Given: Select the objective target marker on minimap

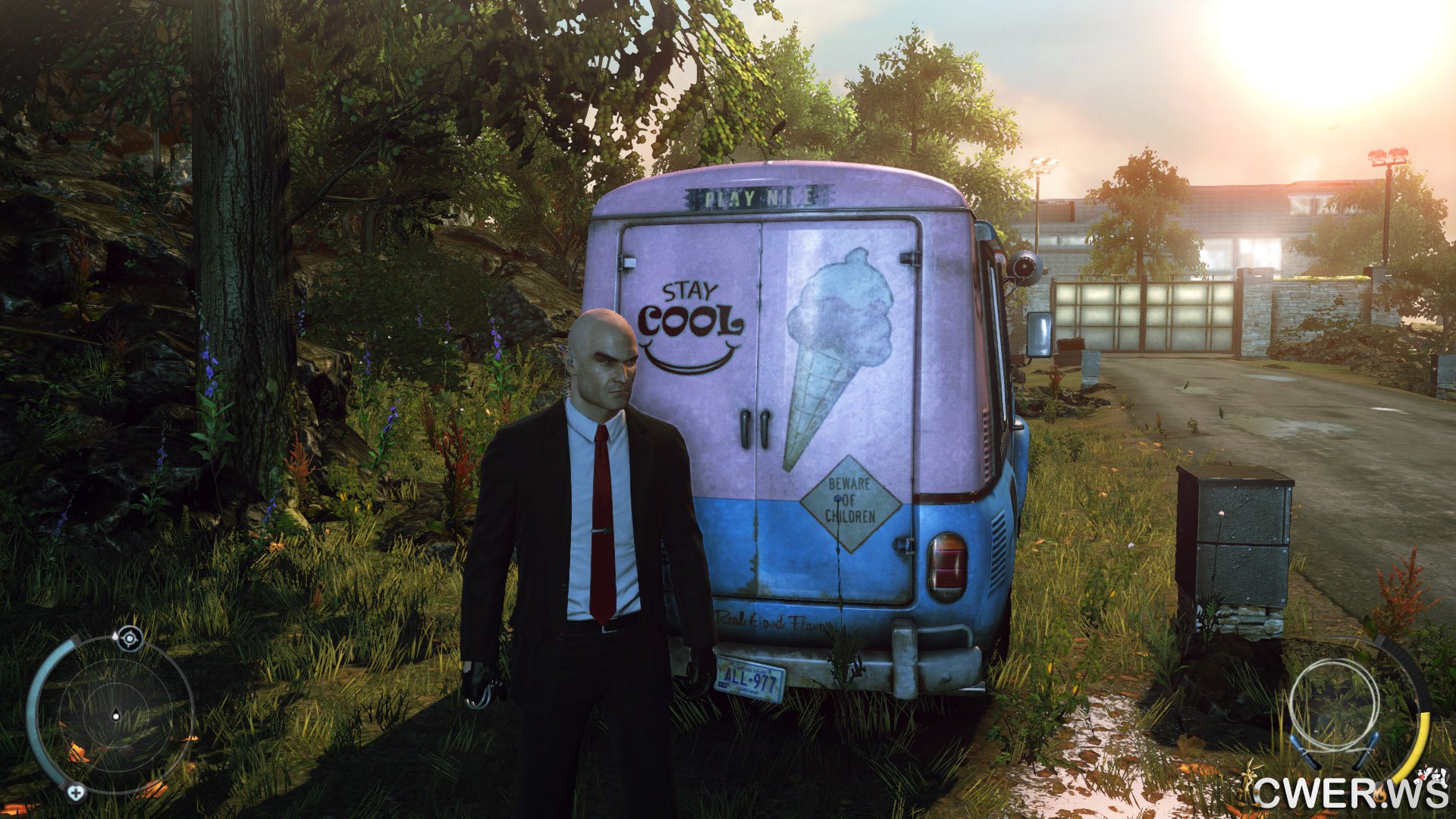Looking at the screenshot, I should pos(130,639).
